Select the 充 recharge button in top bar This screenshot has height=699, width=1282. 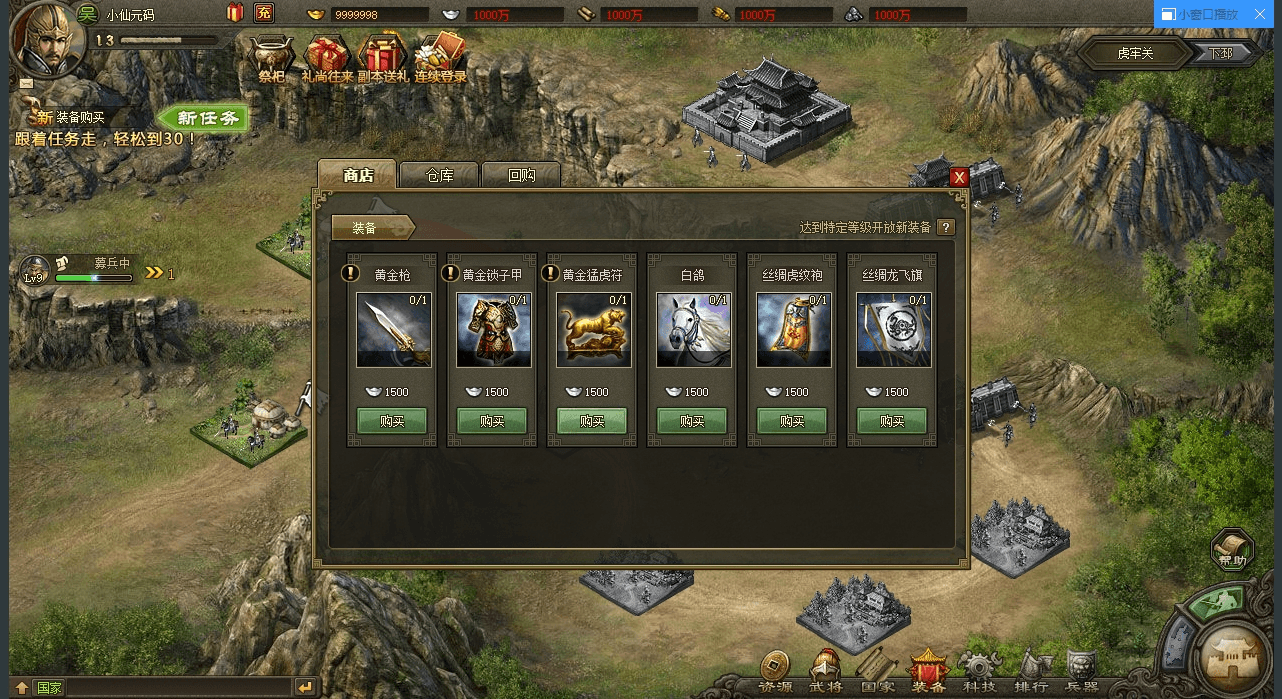(x=264, y=13)
